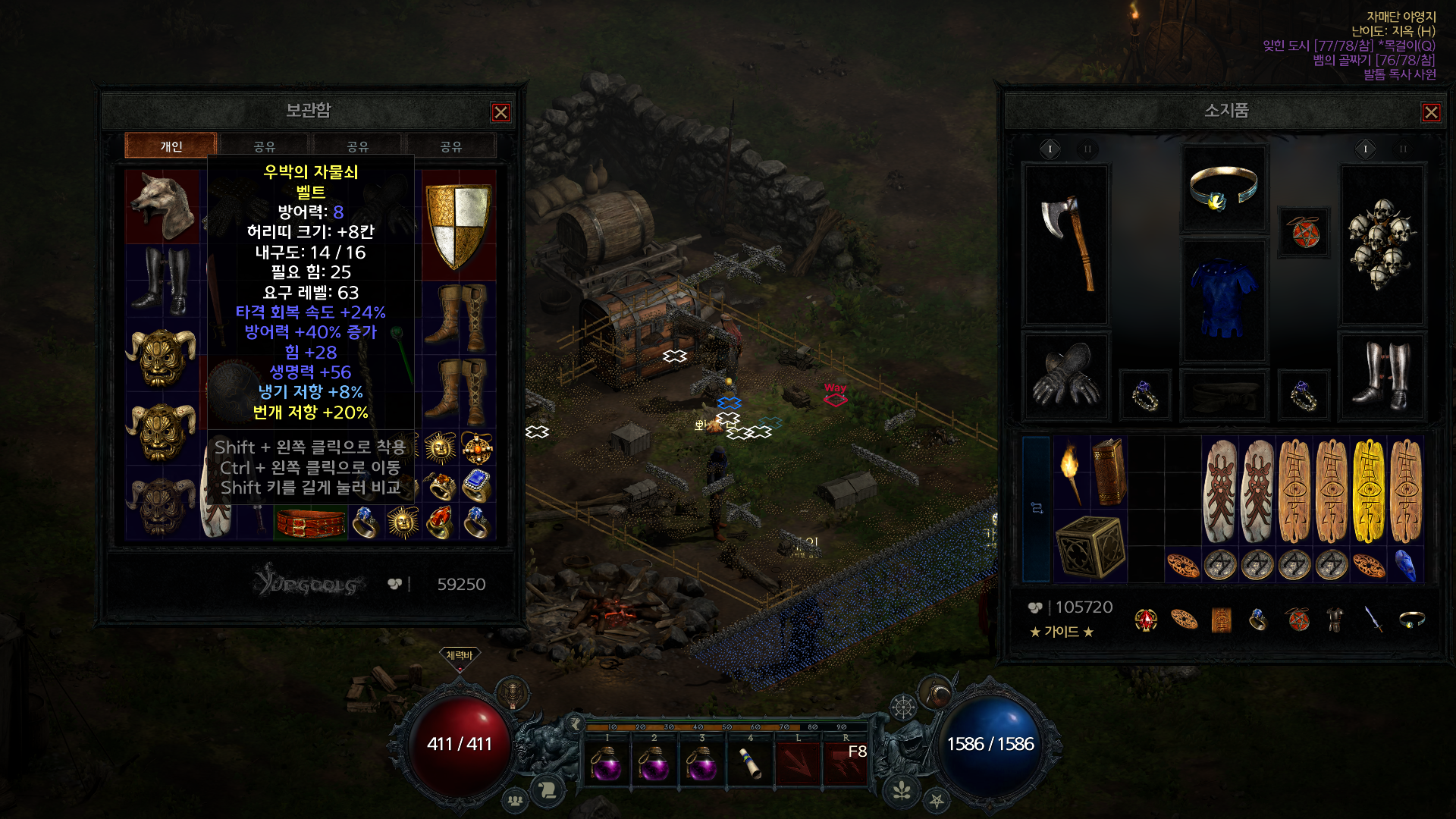
Task: Toggle the 체력바 health bar marker
Action: (459, 655)
